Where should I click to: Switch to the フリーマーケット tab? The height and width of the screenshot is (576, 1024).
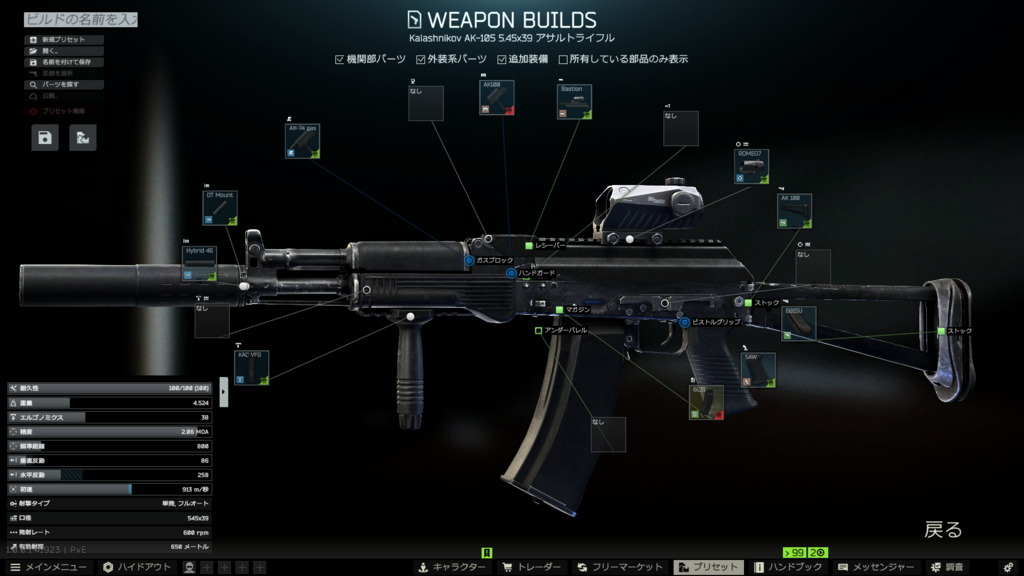pyautogui.click(x=620, y=567)
